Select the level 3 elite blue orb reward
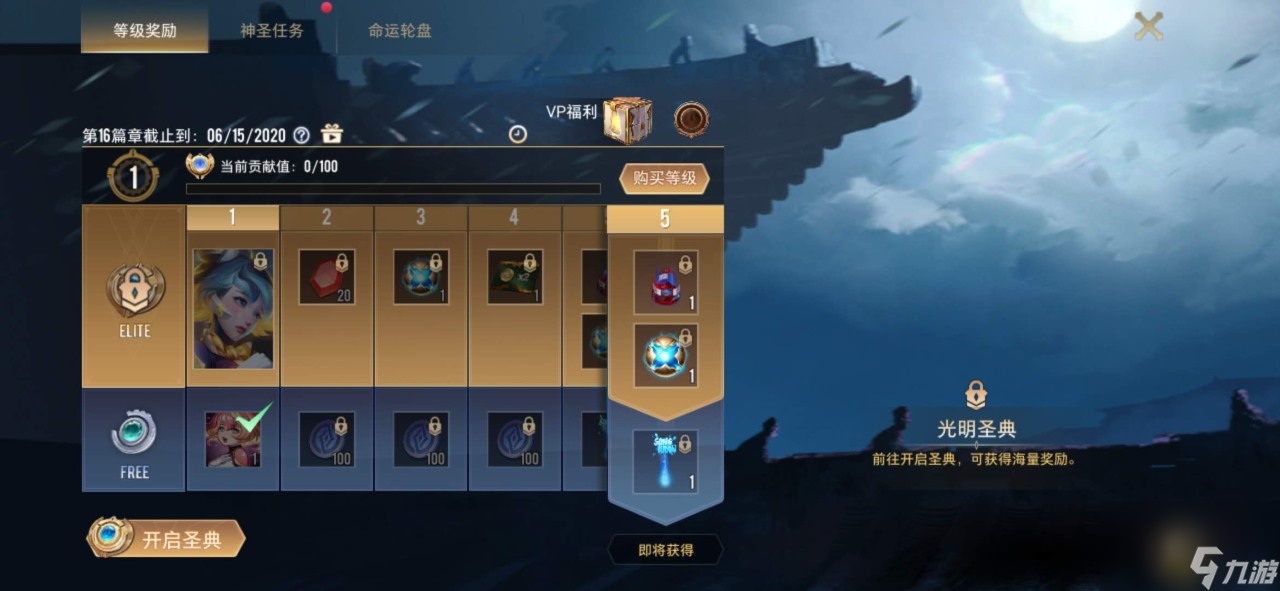 421,277
